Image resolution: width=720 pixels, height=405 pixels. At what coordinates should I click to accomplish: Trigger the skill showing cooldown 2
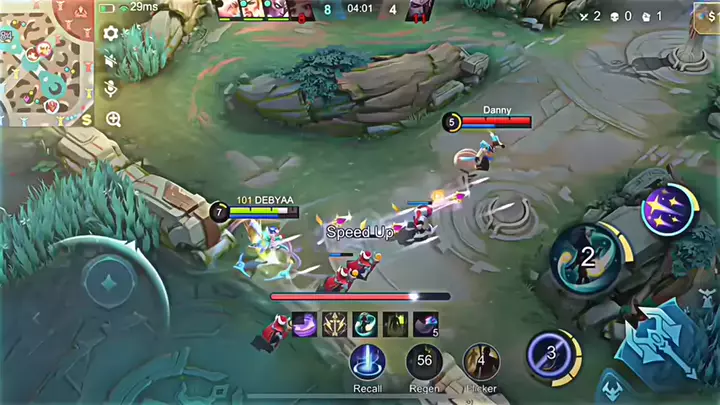point(586,257)
